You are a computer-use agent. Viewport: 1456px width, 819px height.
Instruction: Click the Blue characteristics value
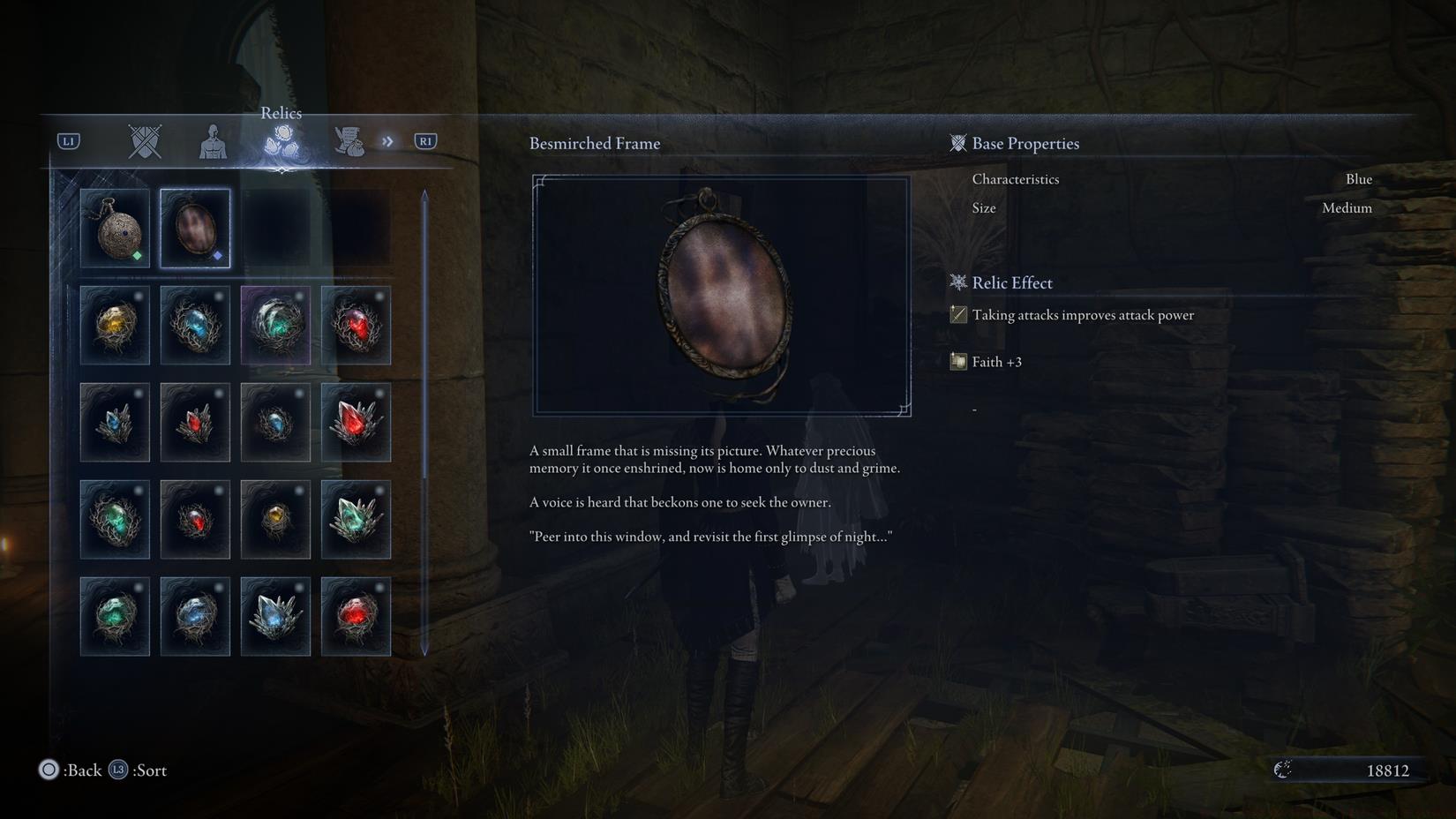[x=1358, y=178]
